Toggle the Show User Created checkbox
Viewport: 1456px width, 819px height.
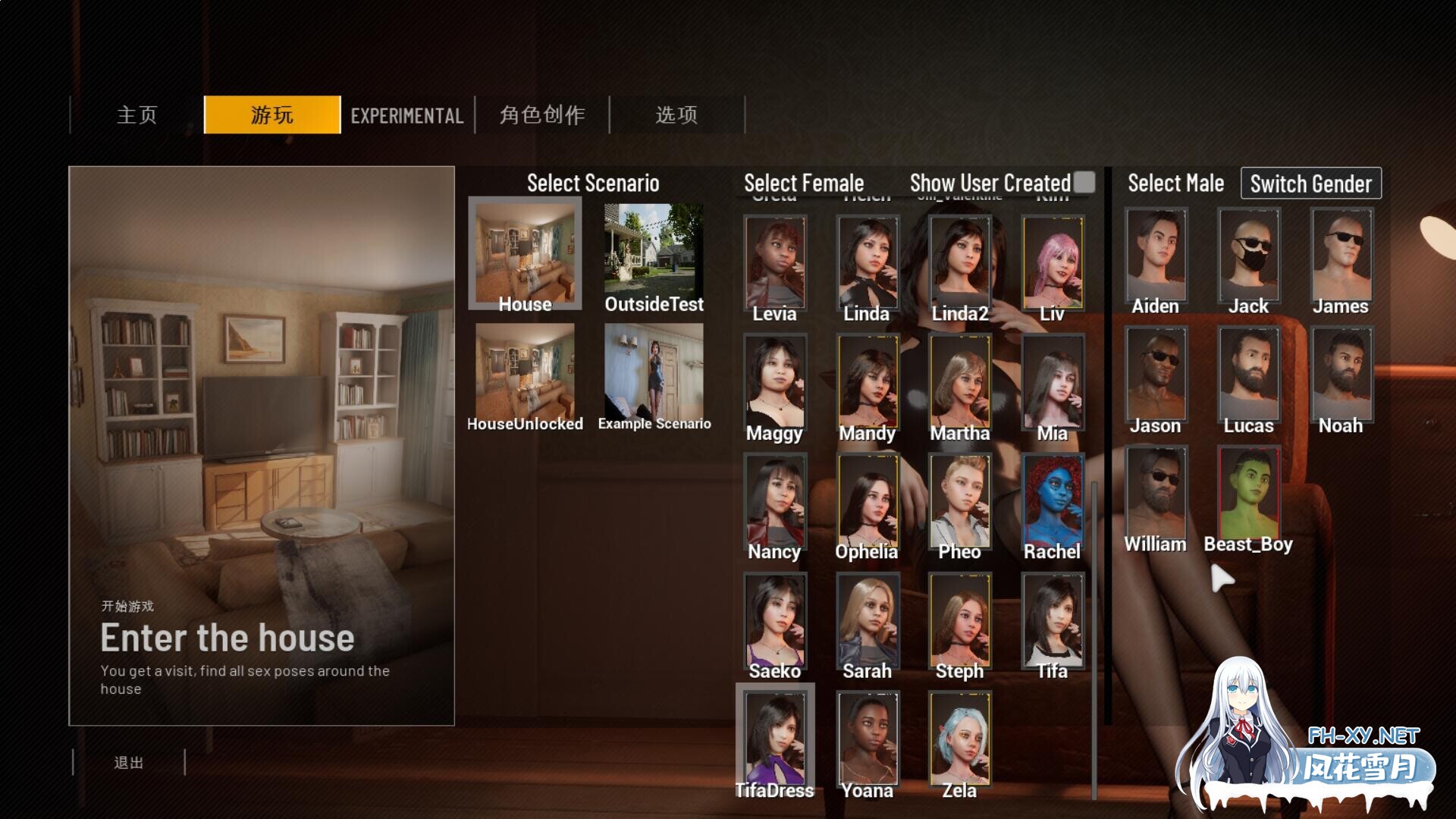tap(1084, 182)
